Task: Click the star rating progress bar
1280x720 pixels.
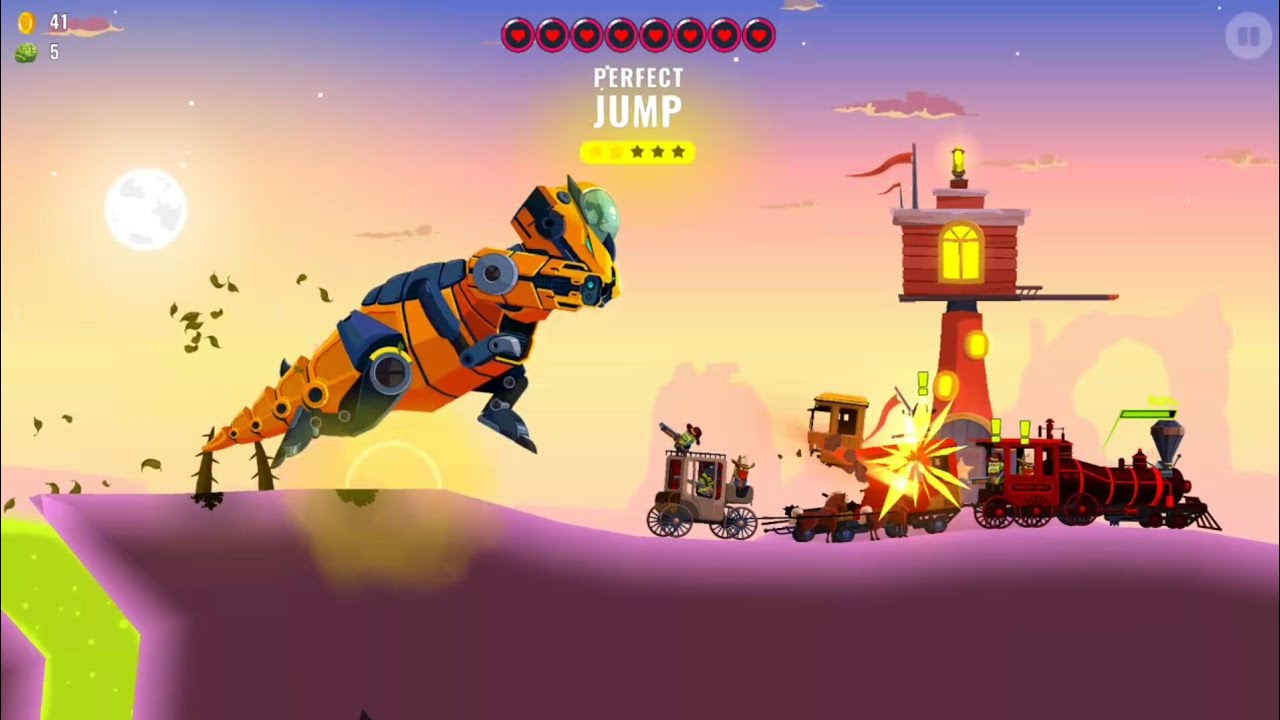Action: pos(638,152)
